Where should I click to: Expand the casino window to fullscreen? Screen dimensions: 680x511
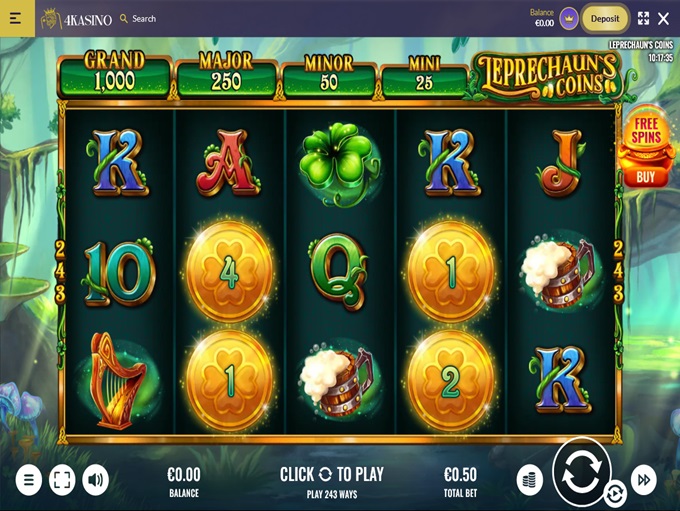643,18
